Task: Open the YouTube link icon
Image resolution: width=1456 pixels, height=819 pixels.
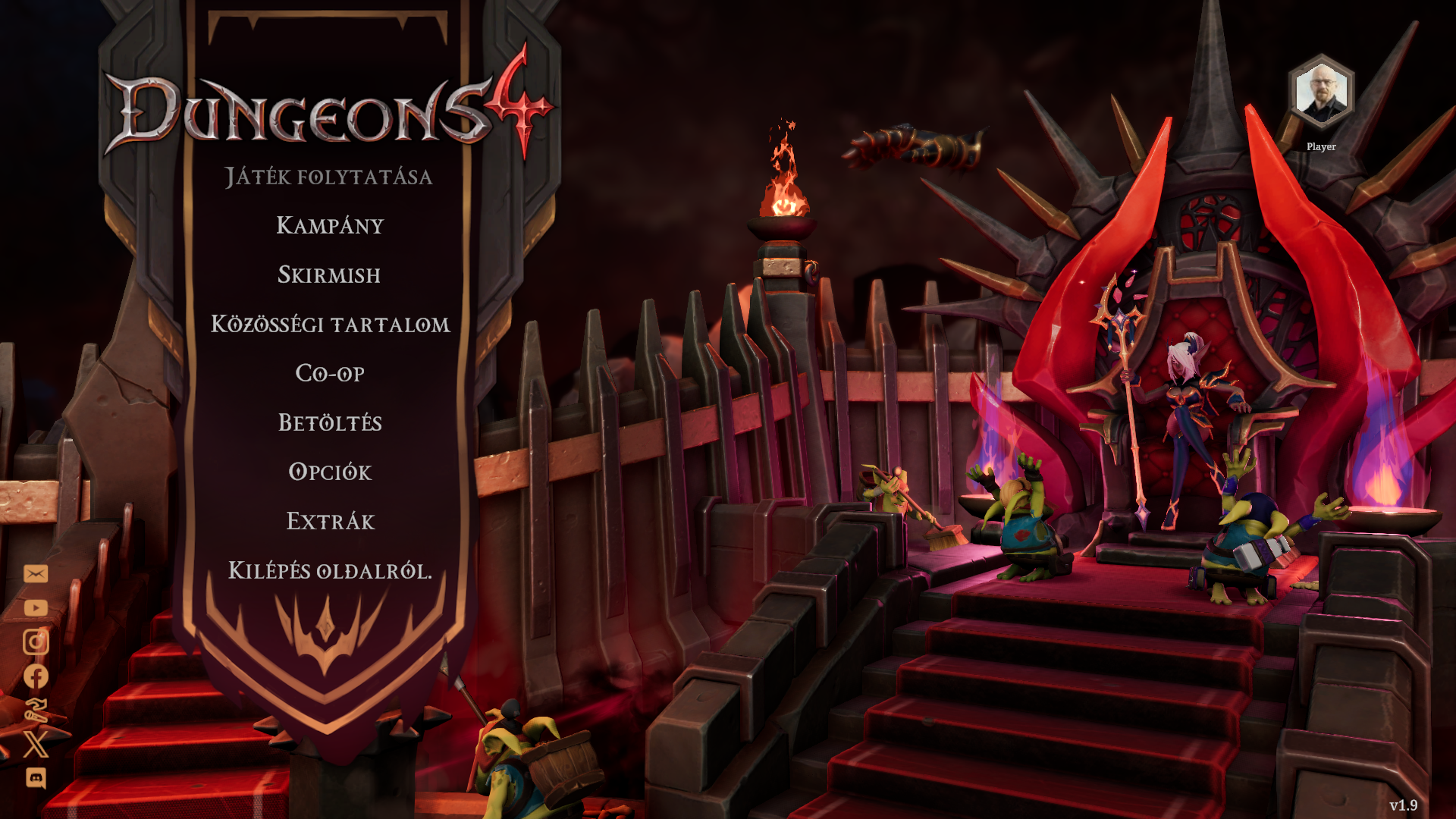Action: [x=36, y=608]
